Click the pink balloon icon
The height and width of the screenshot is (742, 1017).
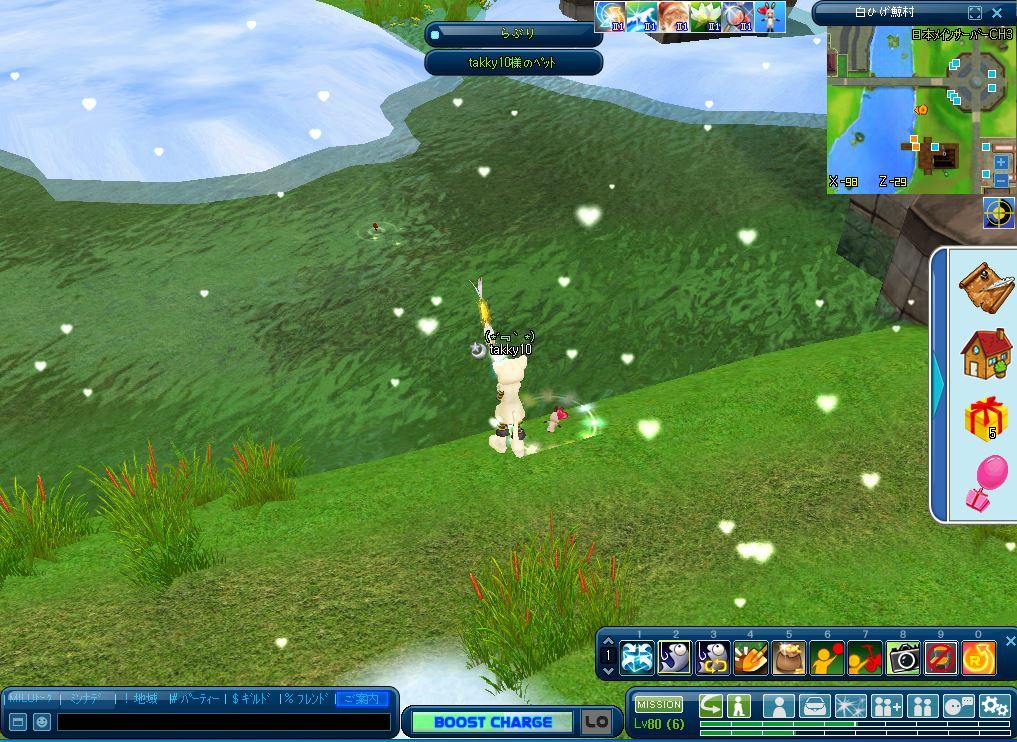point(985,483)
